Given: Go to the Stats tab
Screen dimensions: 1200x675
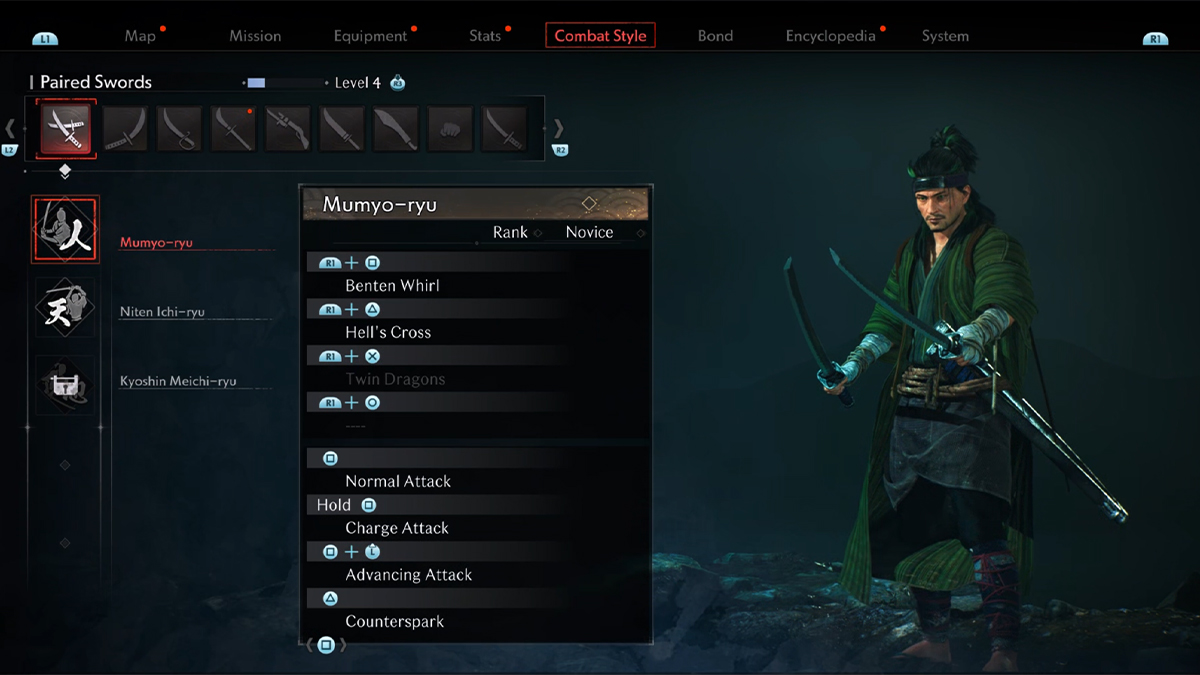Looking at the screenshot, I should tap(485, 36).
